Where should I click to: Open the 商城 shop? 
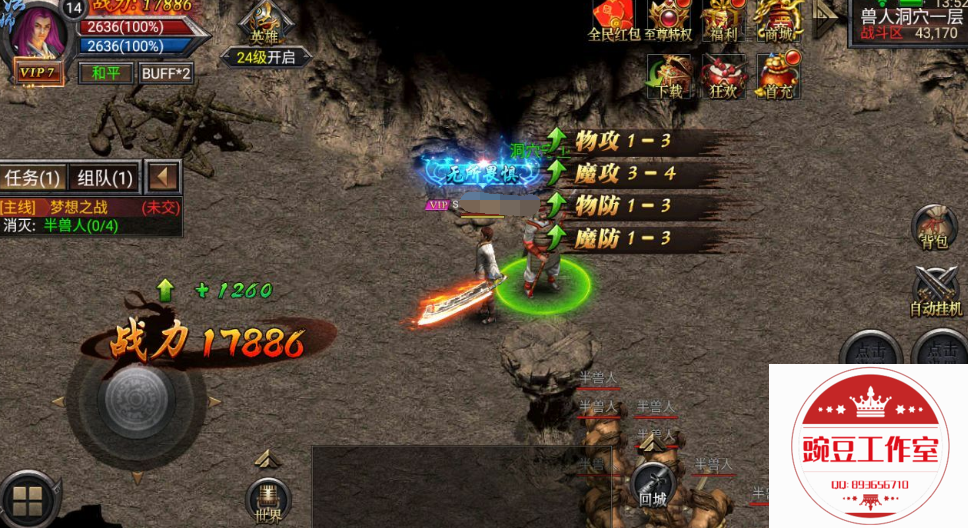[778, 19]
